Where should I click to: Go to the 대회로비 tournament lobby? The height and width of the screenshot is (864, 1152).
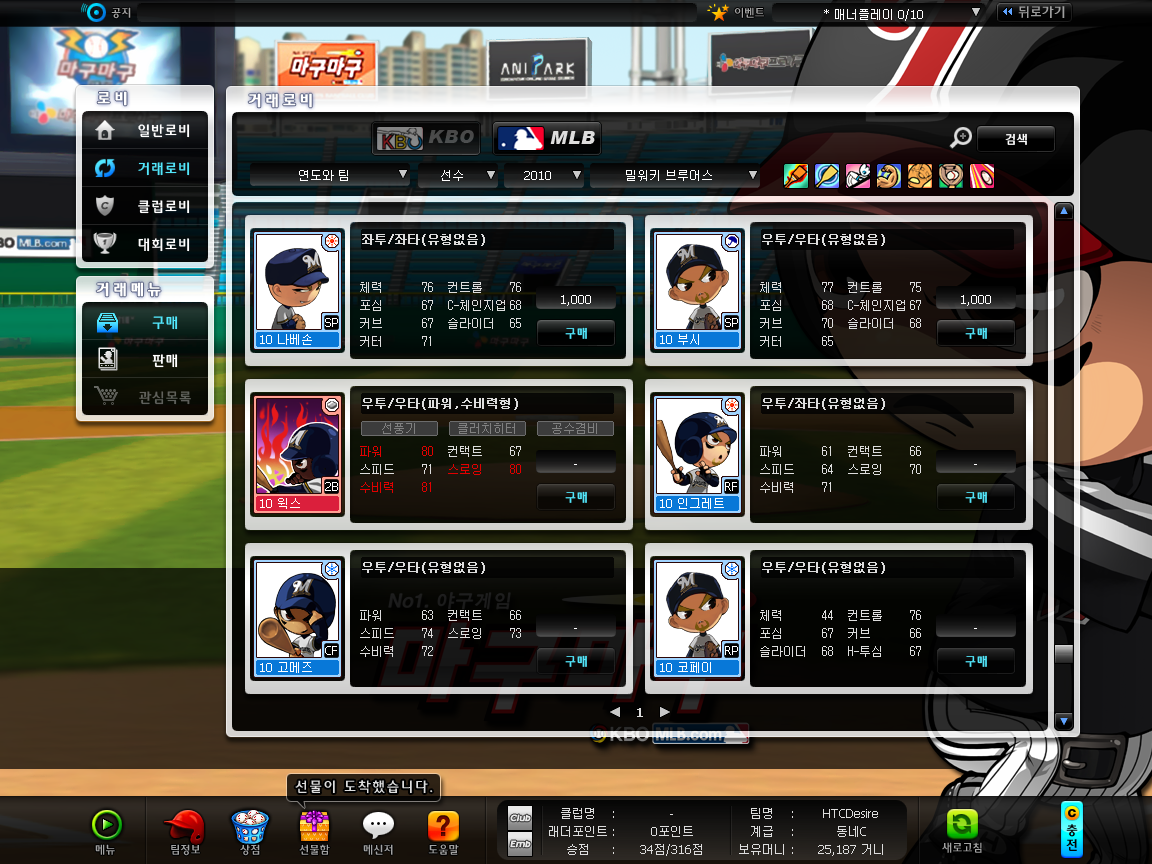point(145,244)
